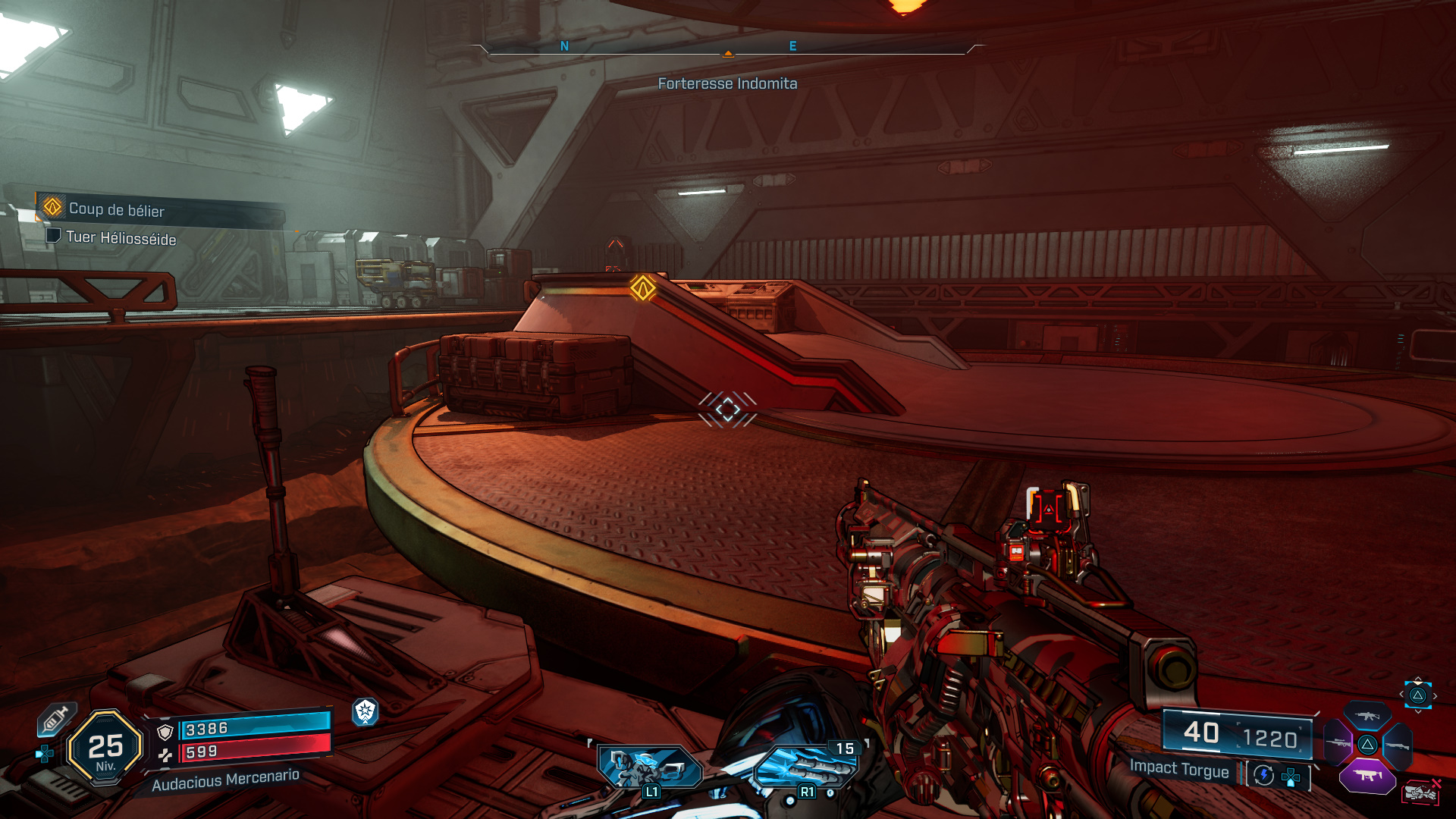
Task: Activate the action skill with shoulder cannon
Action: [x=650, y=768]
